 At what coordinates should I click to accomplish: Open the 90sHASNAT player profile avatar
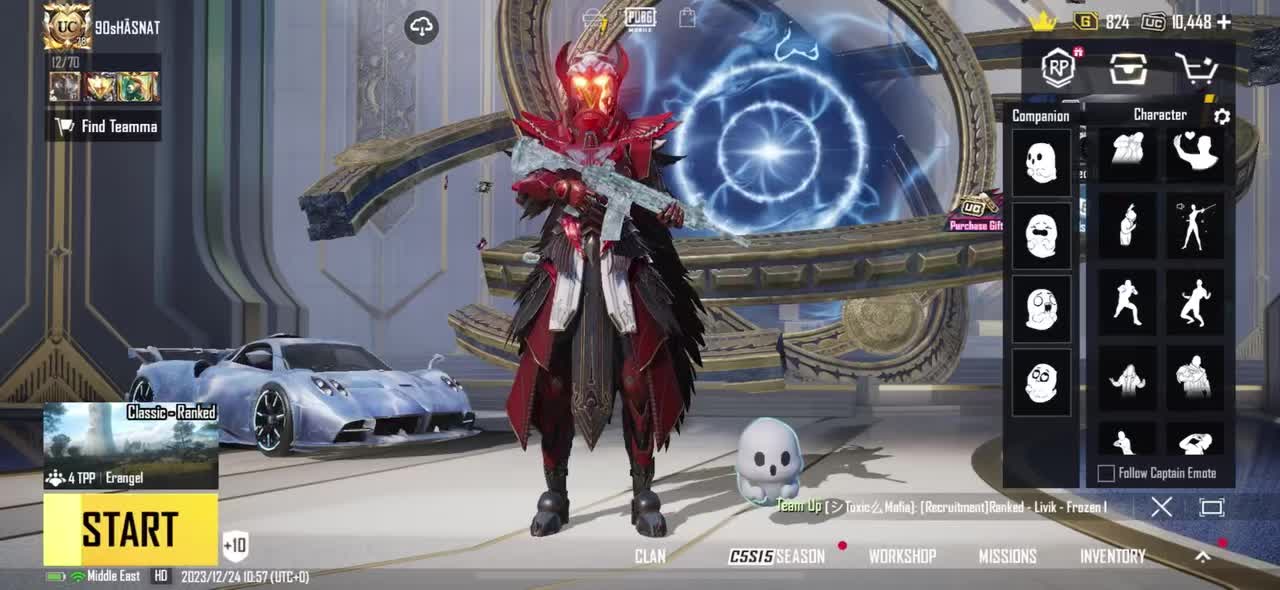point(67,27)
